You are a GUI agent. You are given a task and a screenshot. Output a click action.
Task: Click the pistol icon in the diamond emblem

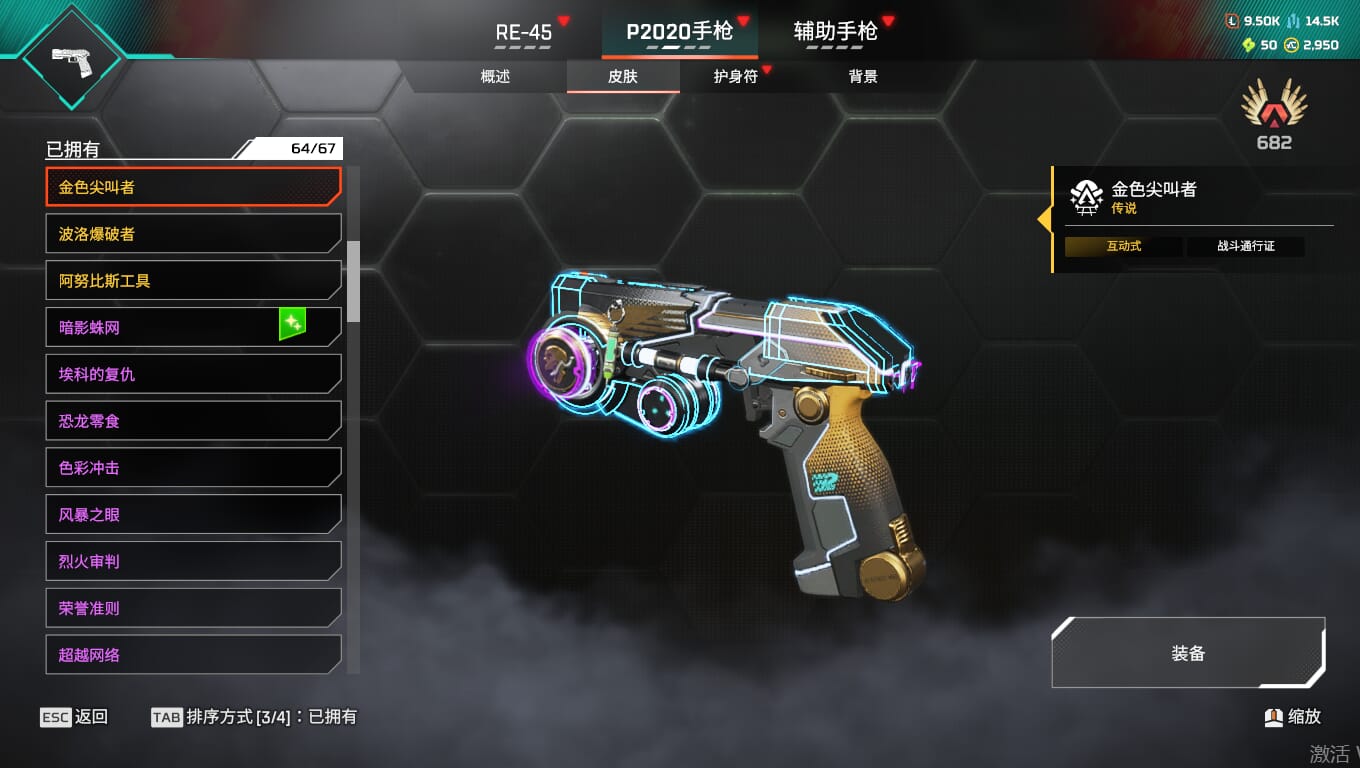[72, 58]
